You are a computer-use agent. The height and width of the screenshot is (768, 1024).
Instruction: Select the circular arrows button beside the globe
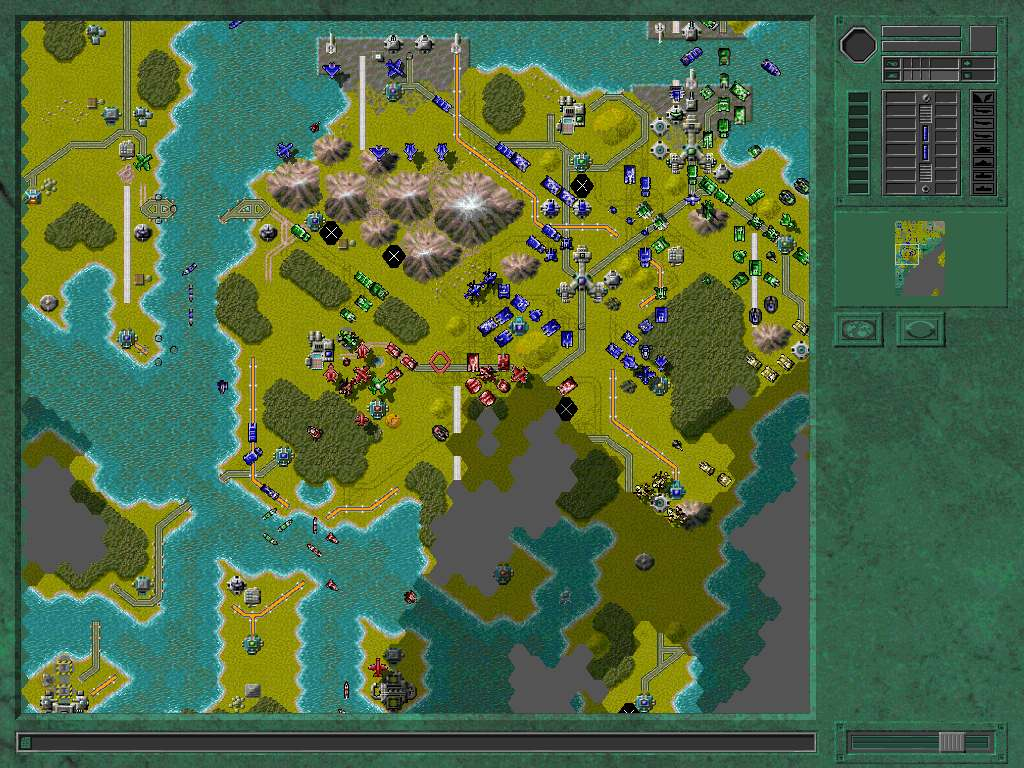(920, 329)
